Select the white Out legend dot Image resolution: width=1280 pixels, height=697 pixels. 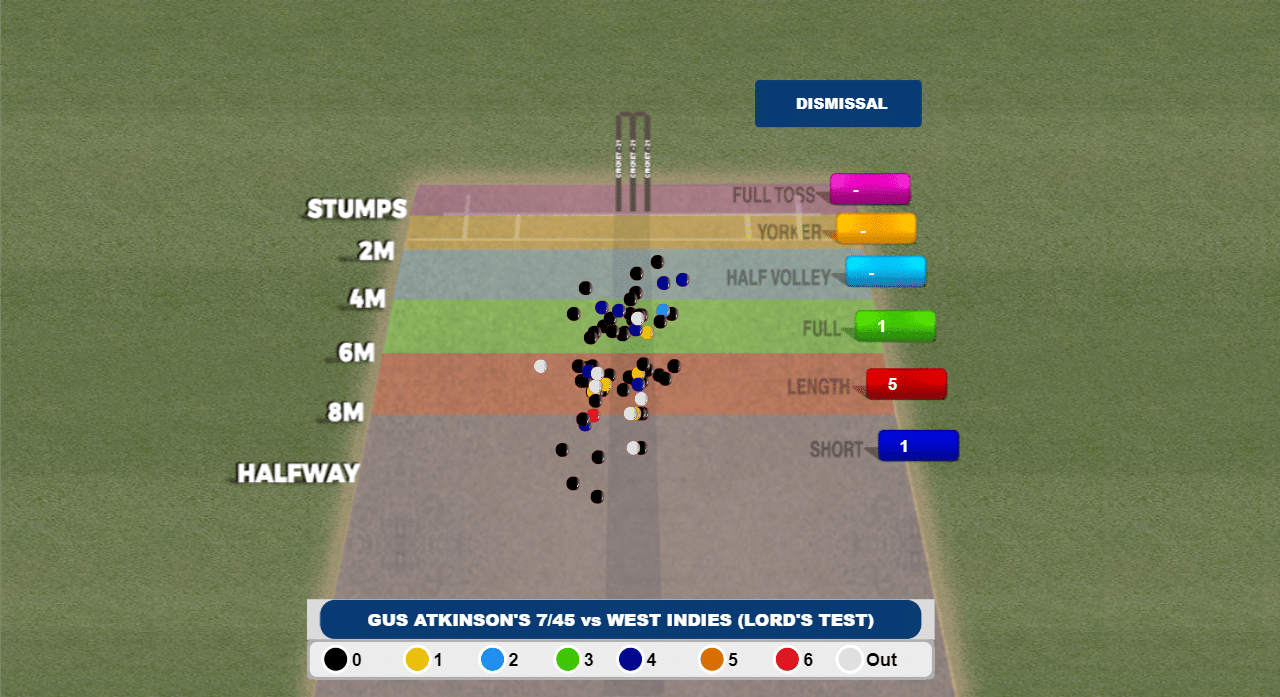tap(850, 660)
